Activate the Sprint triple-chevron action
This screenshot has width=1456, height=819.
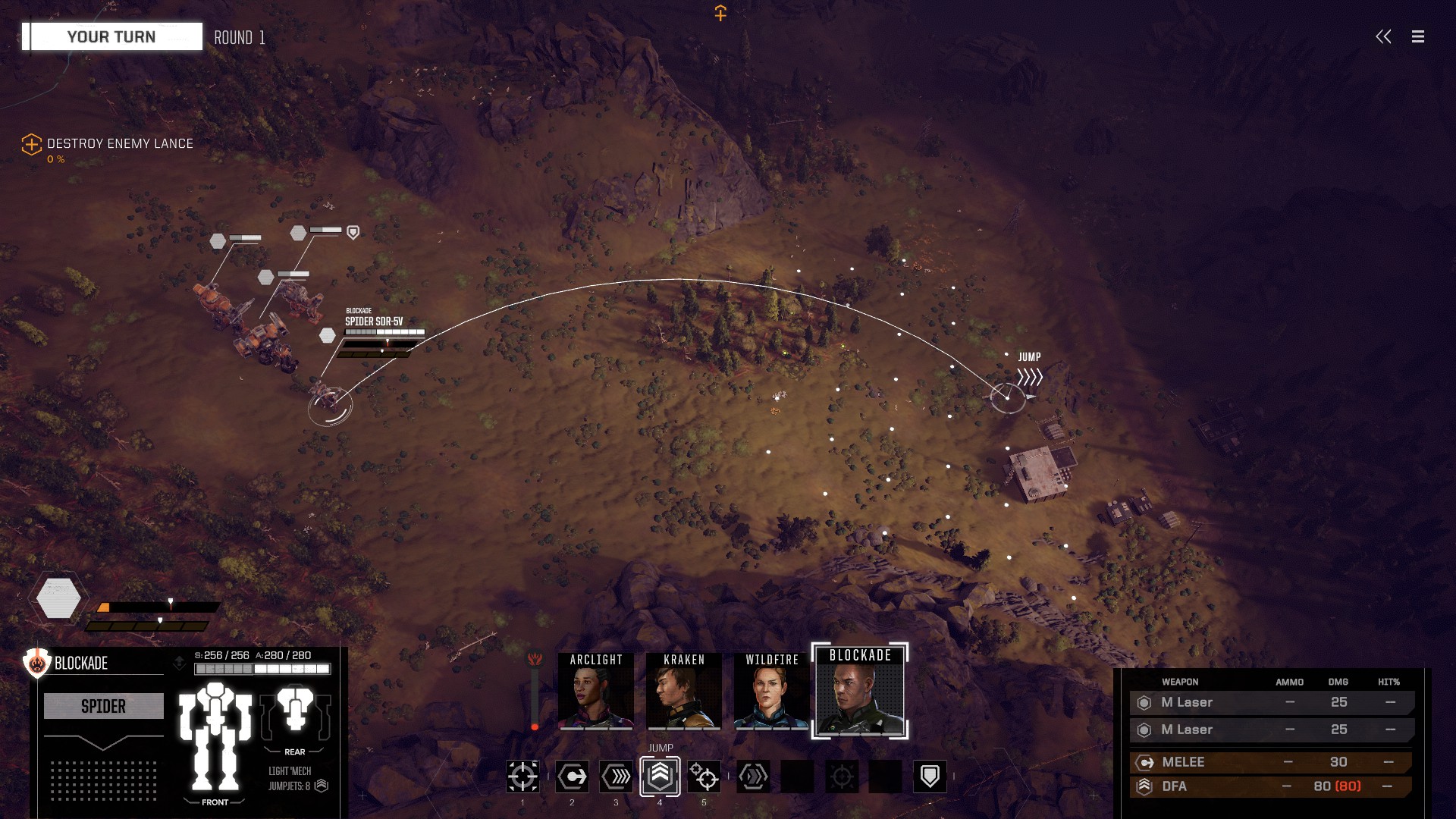[x=616, y=777]
